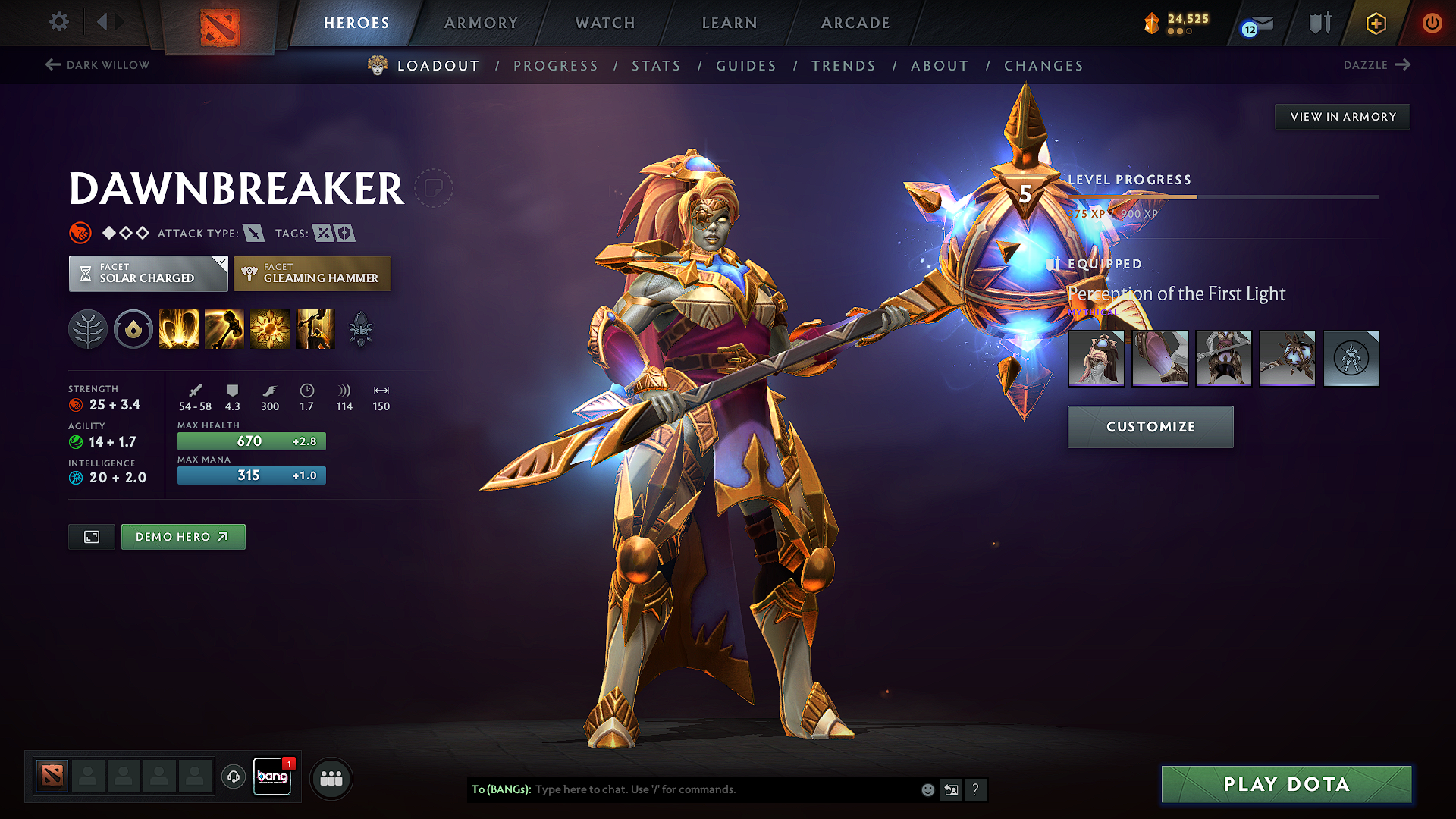Screen dimensions: 1456x819
Task: Open the hero talent tree icon
Action: [x=88, y=329]
